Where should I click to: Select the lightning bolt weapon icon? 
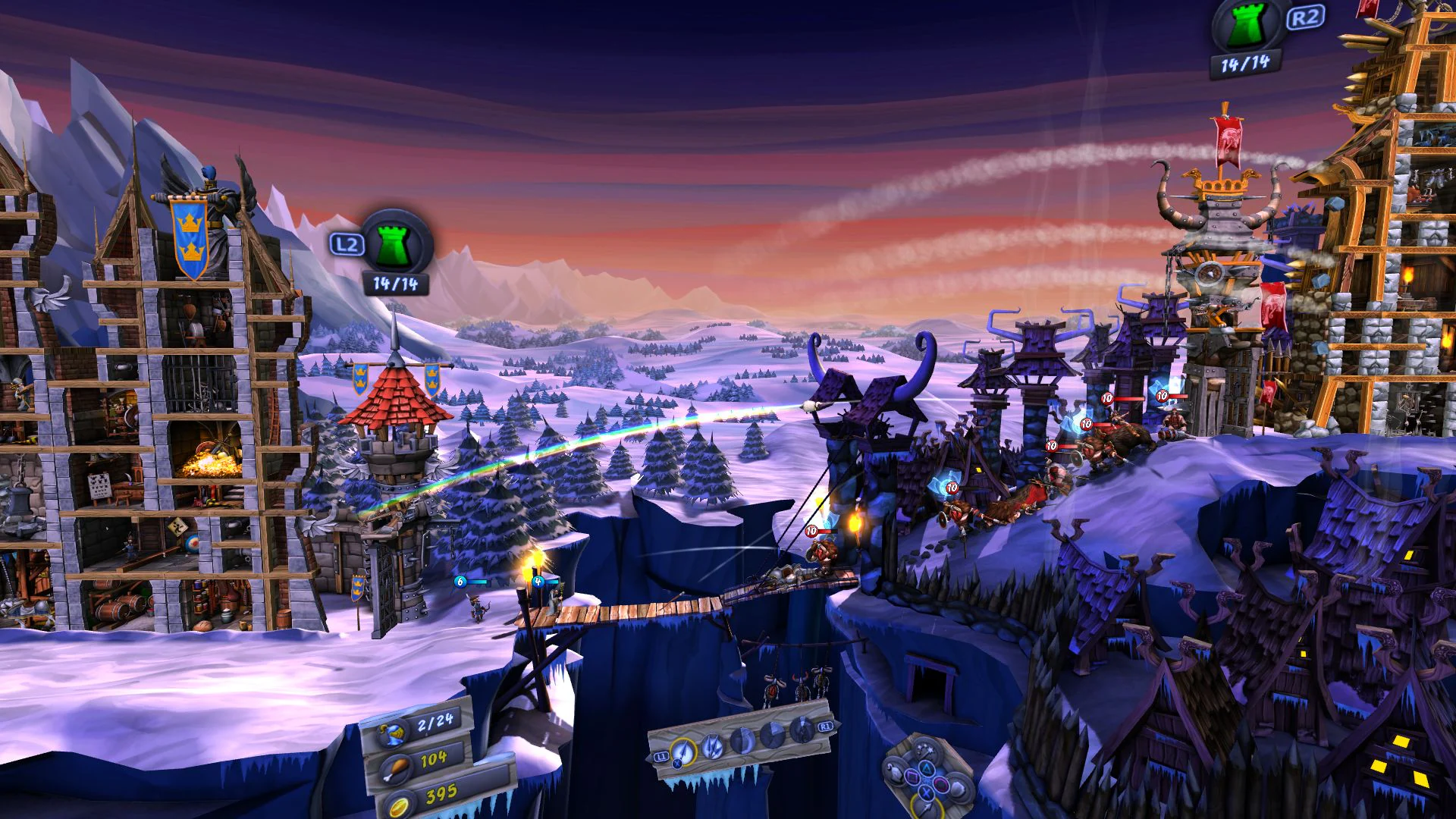pos(713,747)
